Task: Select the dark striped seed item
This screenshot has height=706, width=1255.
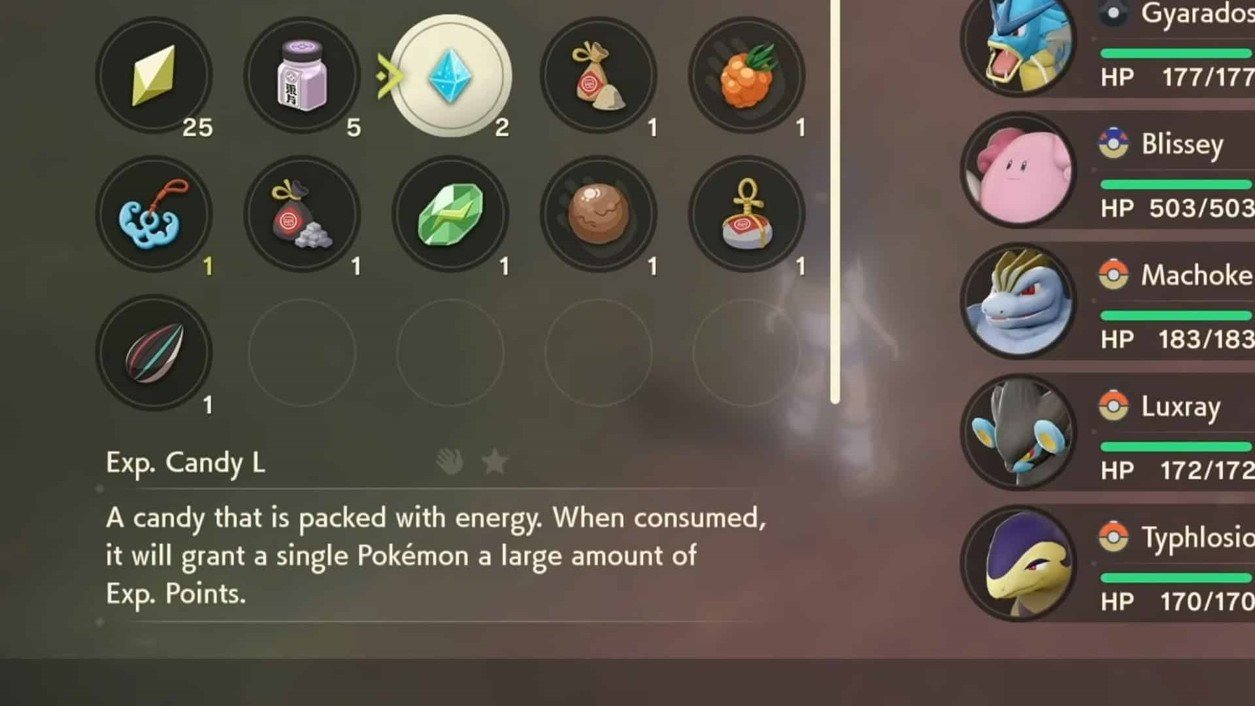Action: (x=153, y=352)
